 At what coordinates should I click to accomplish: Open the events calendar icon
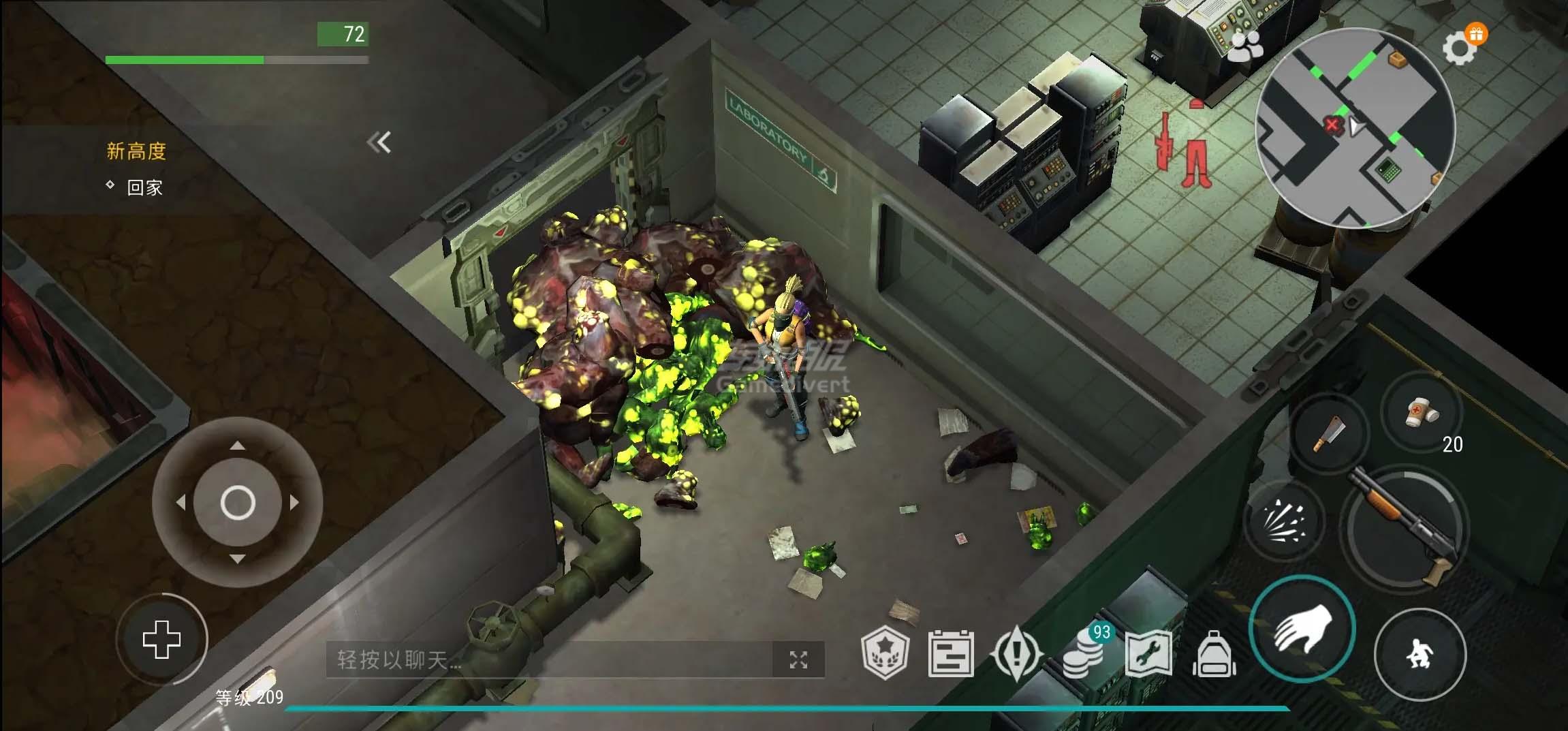click(951, 654)
